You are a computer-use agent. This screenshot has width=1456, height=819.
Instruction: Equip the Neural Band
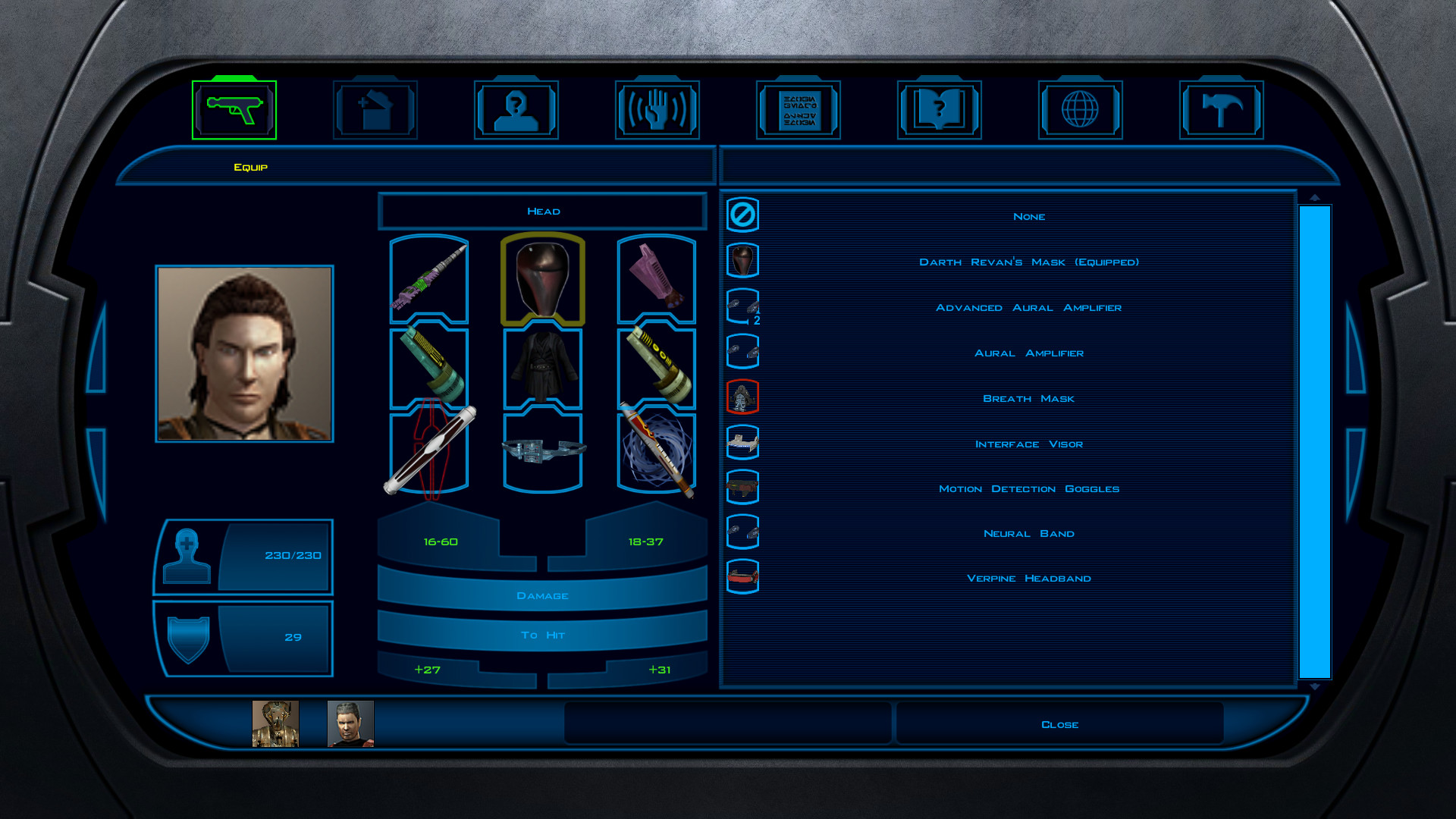(x=1028, y=534)
